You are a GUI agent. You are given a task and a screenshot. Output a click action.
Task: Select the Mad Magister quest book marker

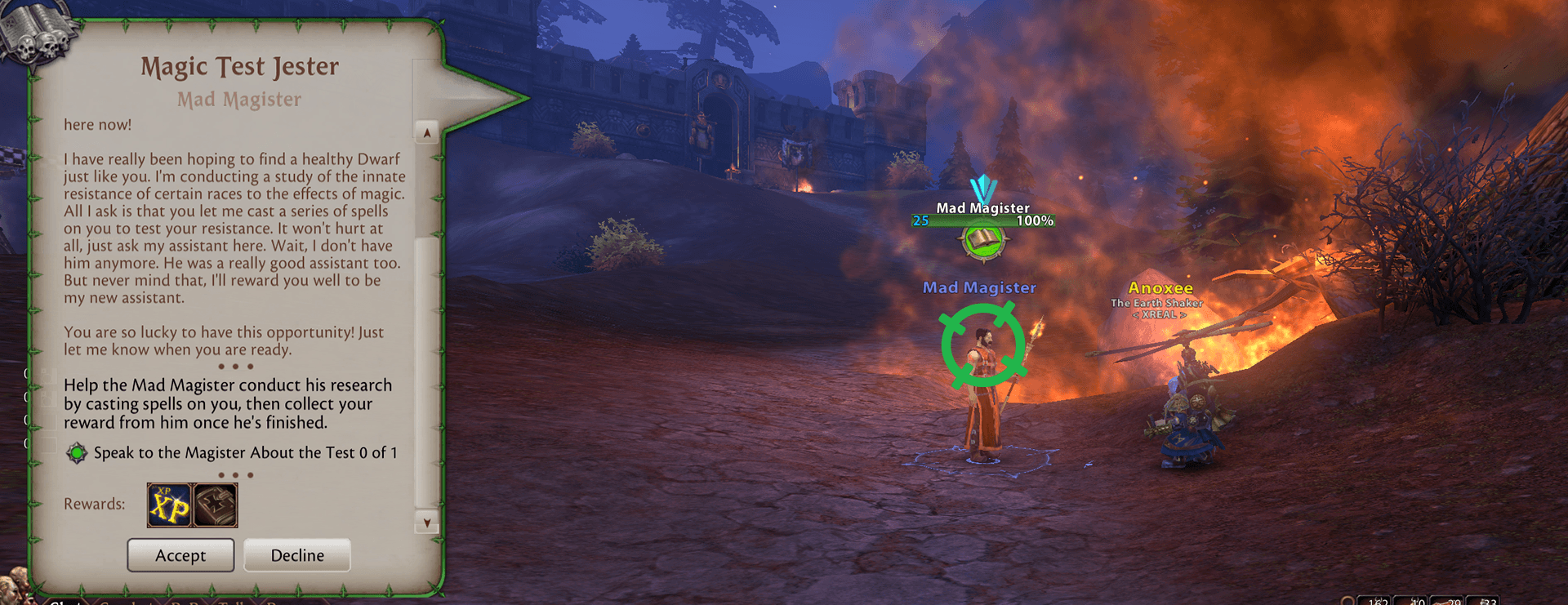[x=984, y=241]
